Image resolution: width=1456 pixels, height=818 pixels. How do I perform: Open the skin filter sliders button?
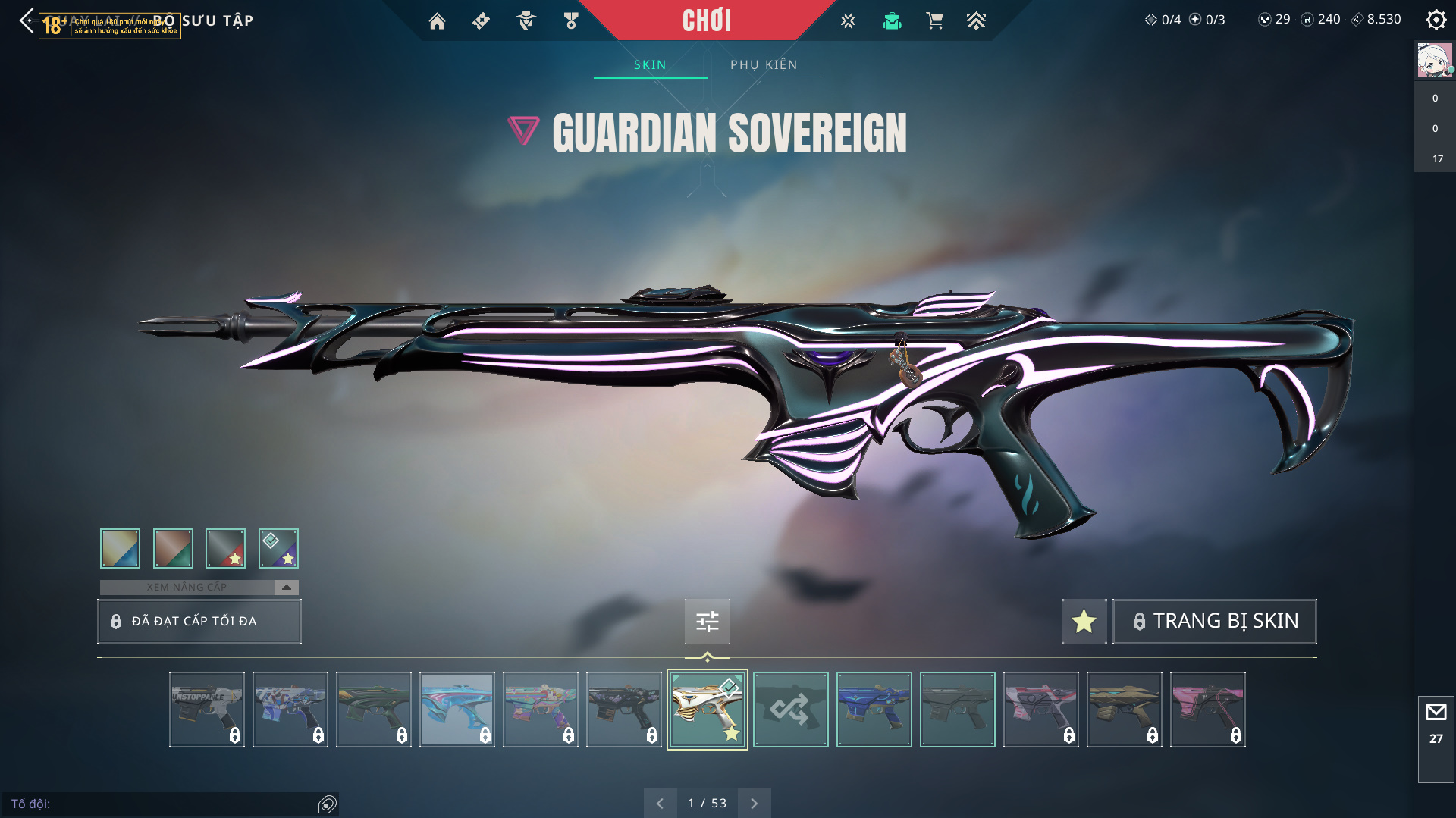click(x=707, y=622)
